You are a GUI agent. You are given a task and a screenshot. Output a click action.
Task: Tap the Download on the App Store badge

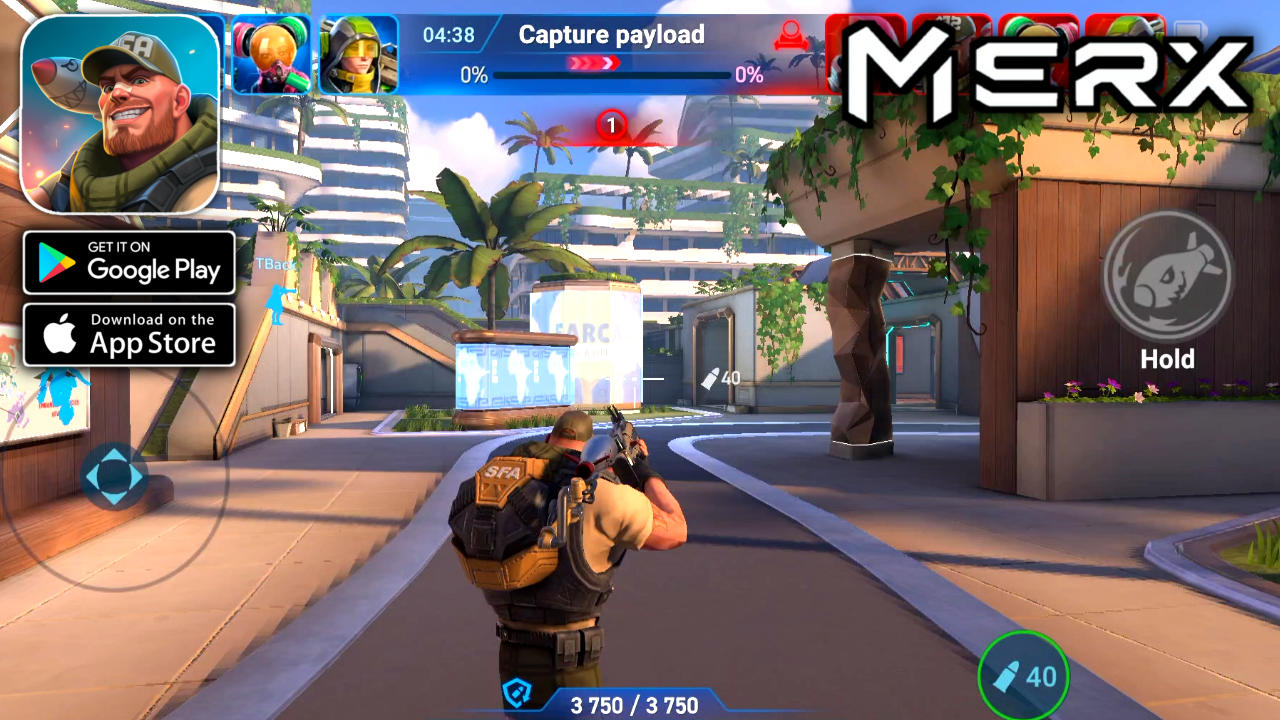click(129, 334)
